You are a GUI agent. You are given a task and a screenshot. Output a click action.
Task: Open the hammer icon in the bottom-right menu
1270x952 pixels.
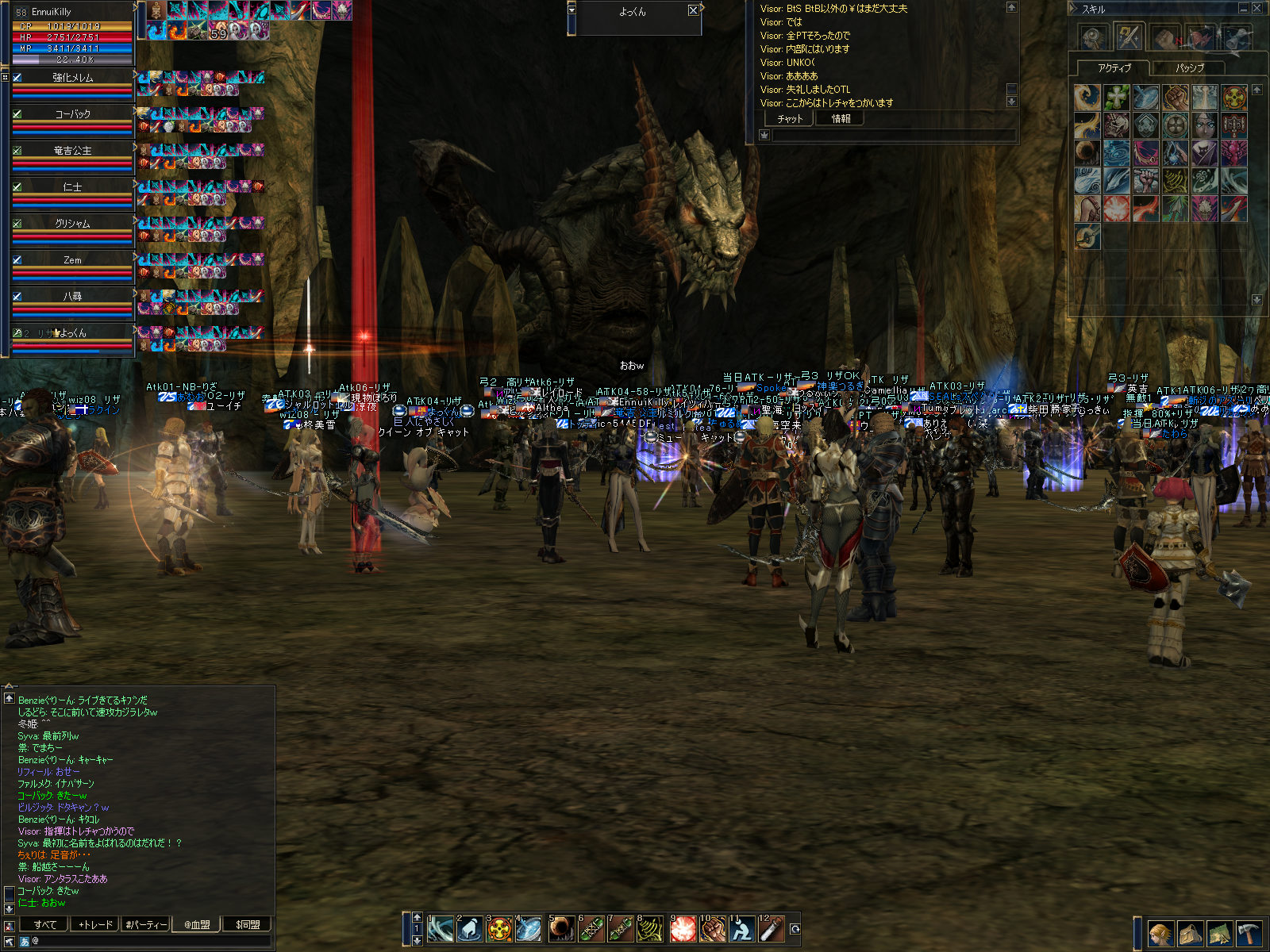coord(1249,934)
